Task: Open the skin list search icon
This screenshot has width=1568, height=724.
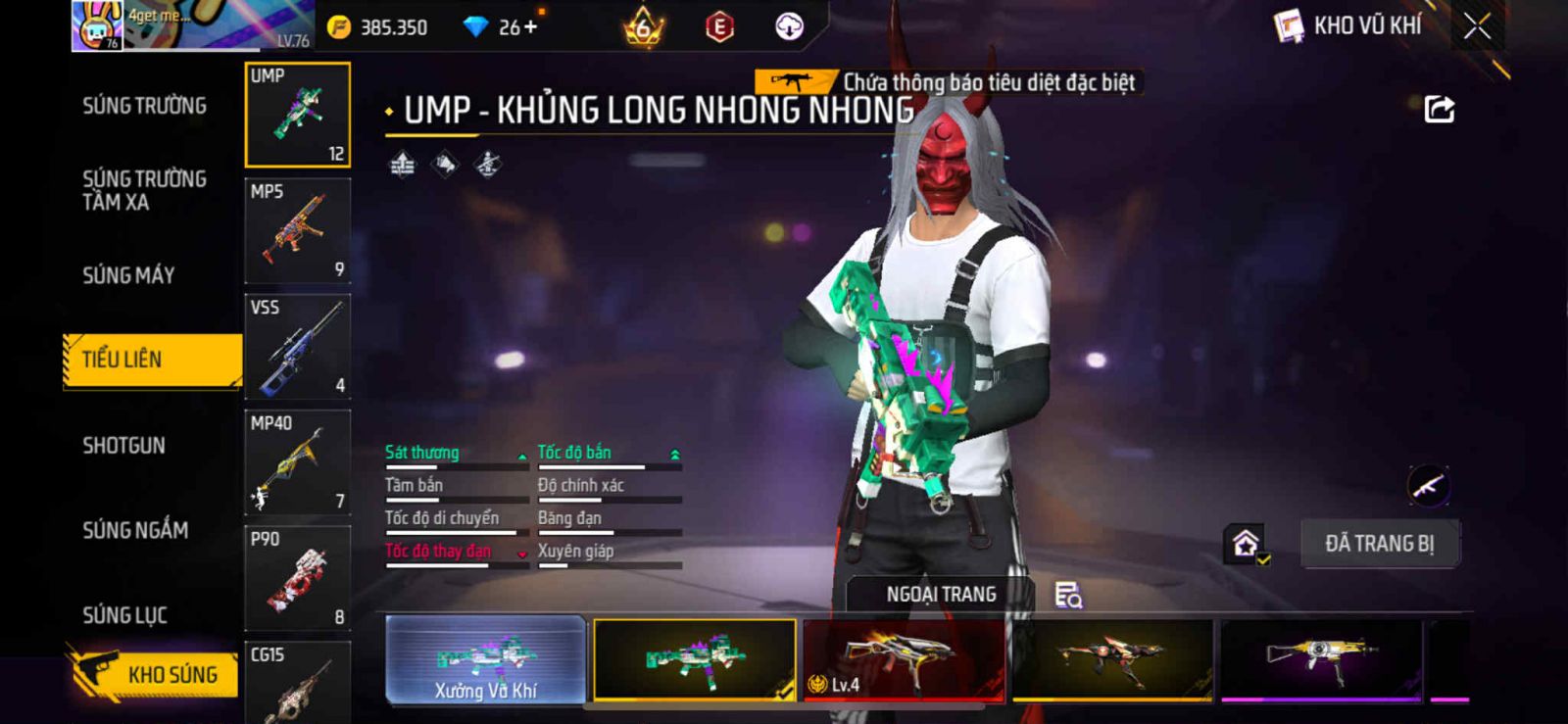Action: click(x=1068, y=595)
